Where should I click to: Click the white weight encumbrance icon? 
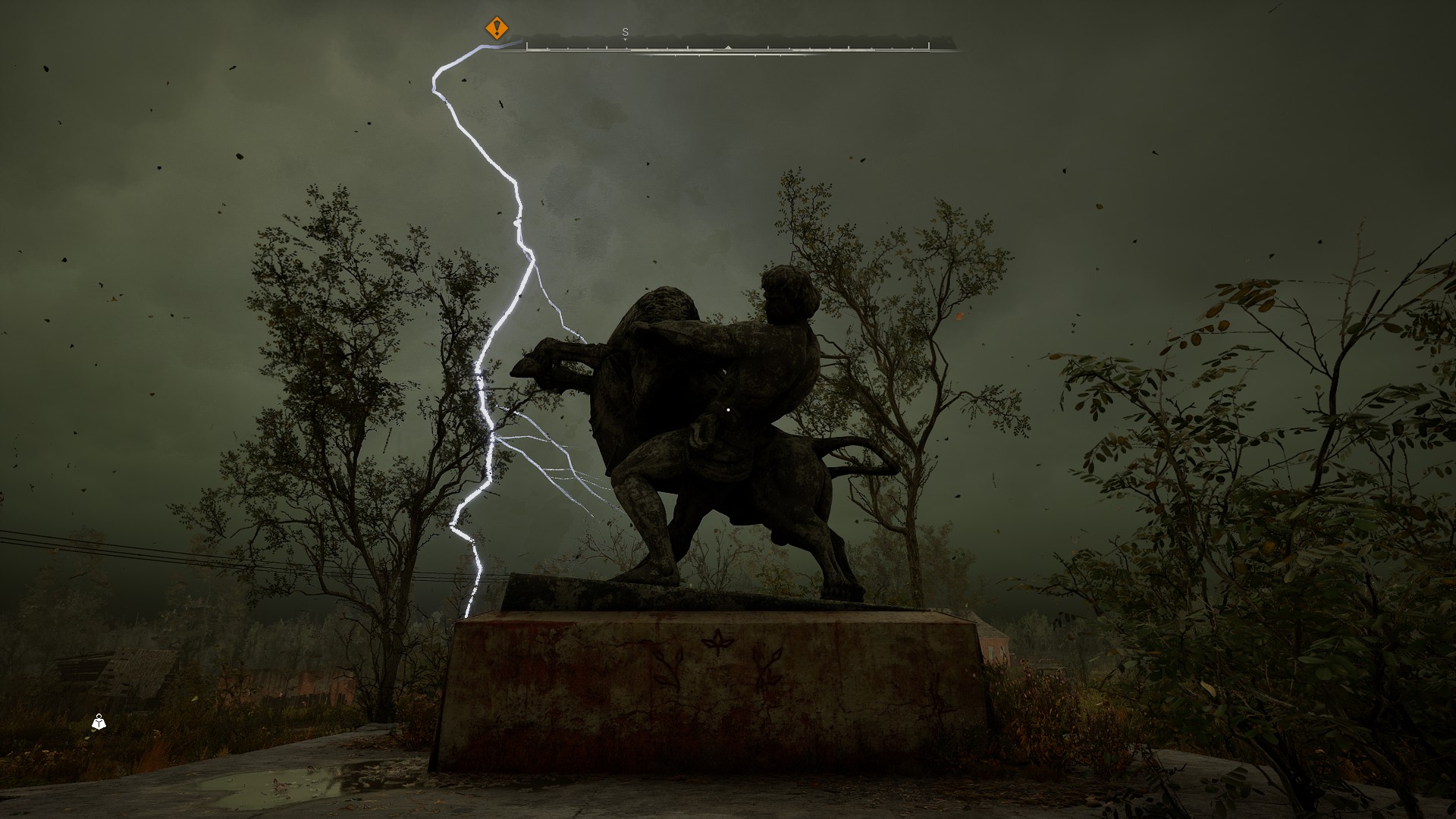(99, 722)
